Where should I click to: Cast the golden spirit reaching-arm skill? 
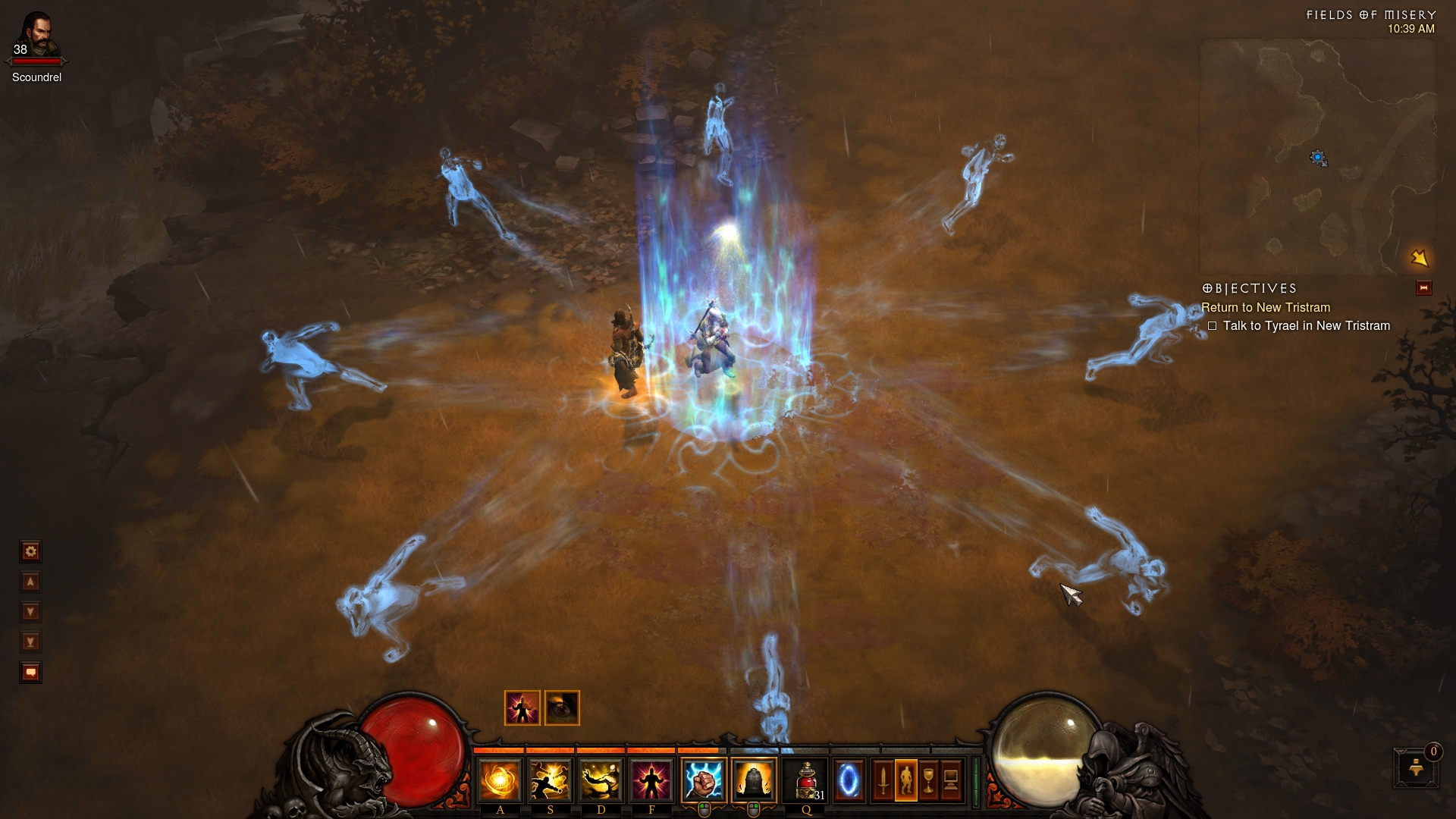point(601,780)
